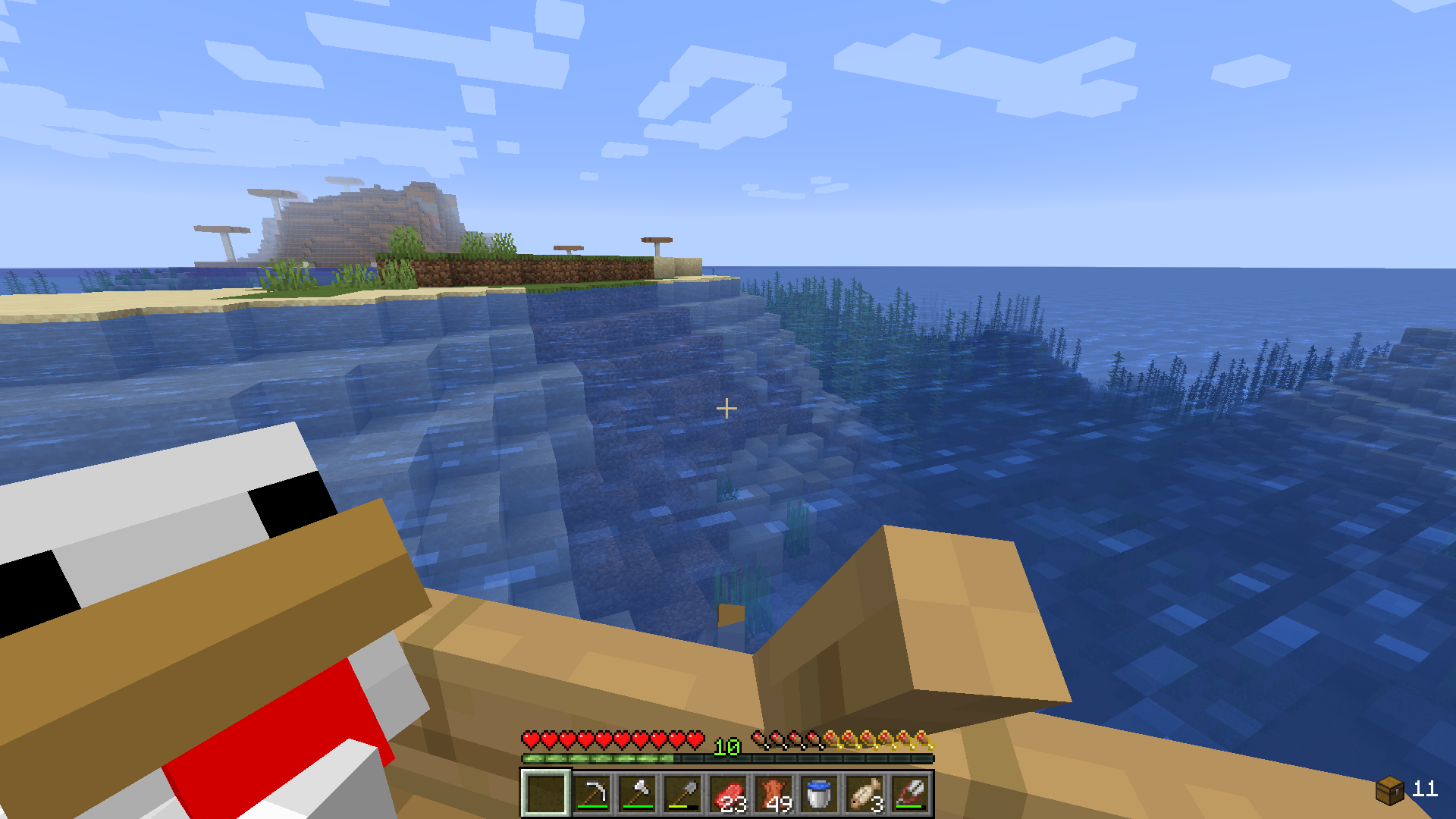Select the water bucket slot
This screenshot has width=1456, height=819.
pyautogui.click(x=819, y=793)
